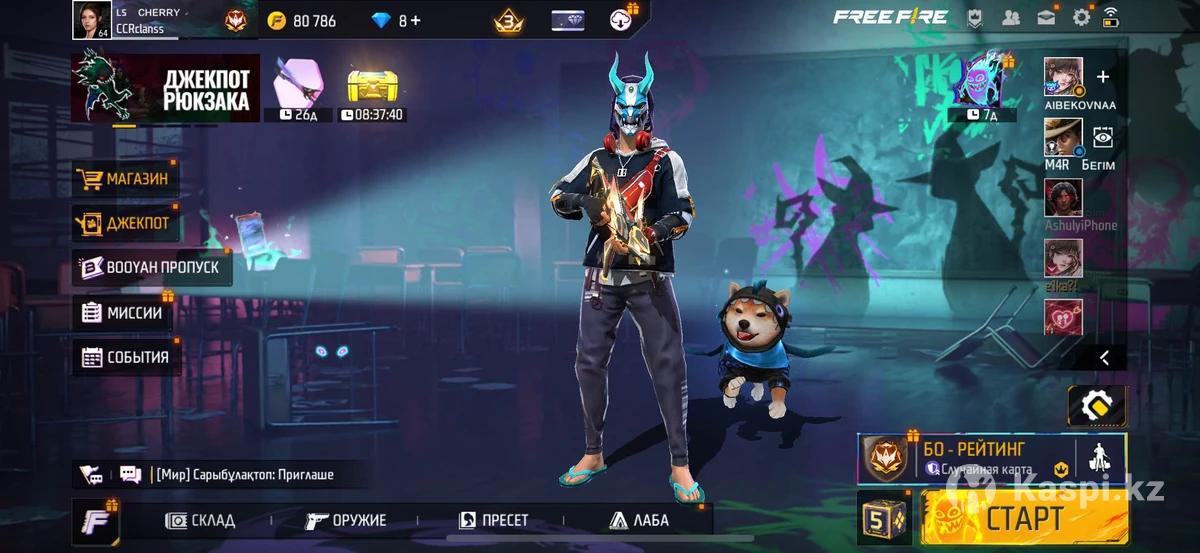
Task: Open the mail envelope icon
Action: (1046, 17)
